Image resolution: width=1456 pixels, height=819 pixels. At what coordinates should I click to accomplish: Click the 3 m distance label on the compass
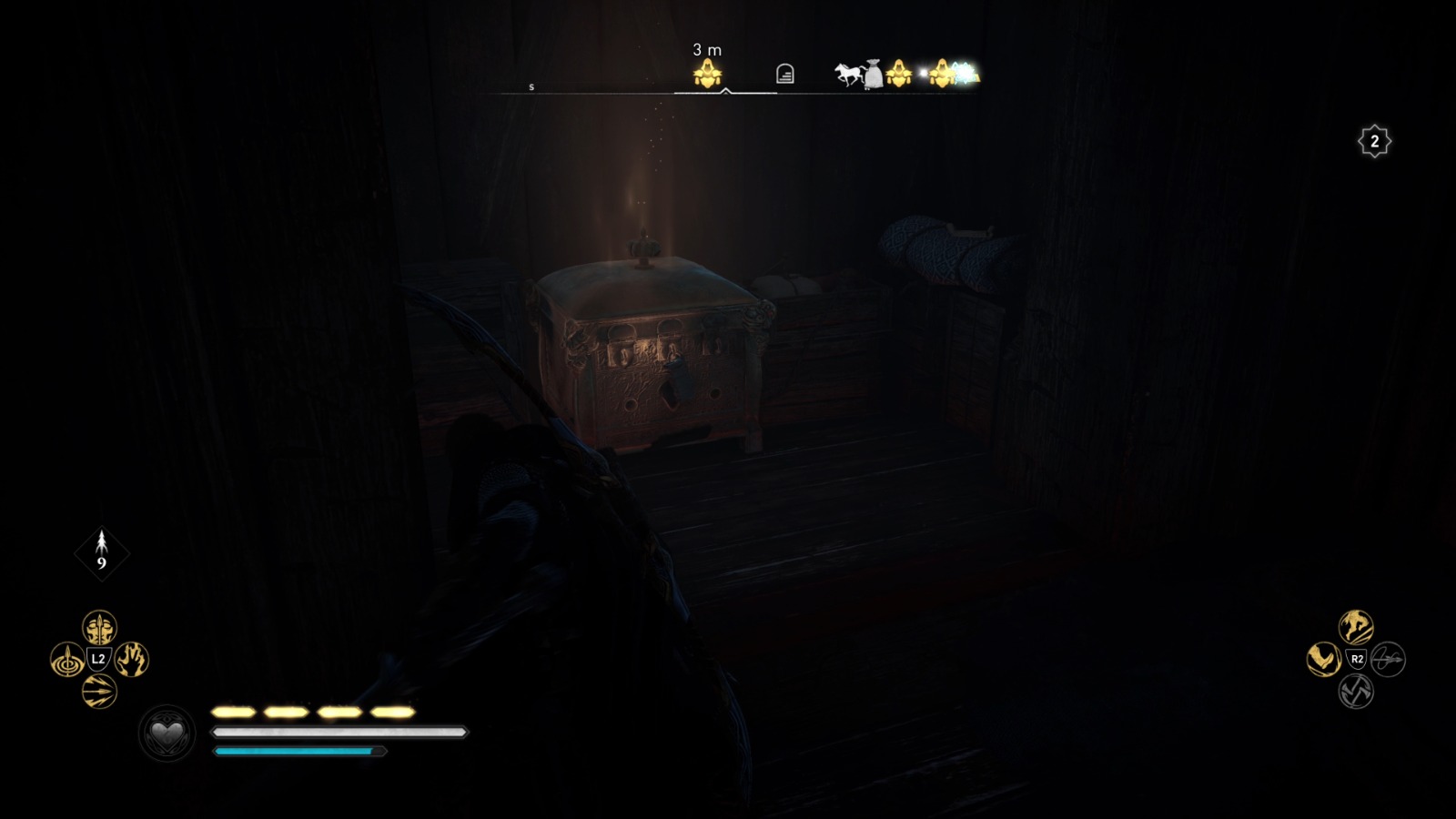click(708, 48)
